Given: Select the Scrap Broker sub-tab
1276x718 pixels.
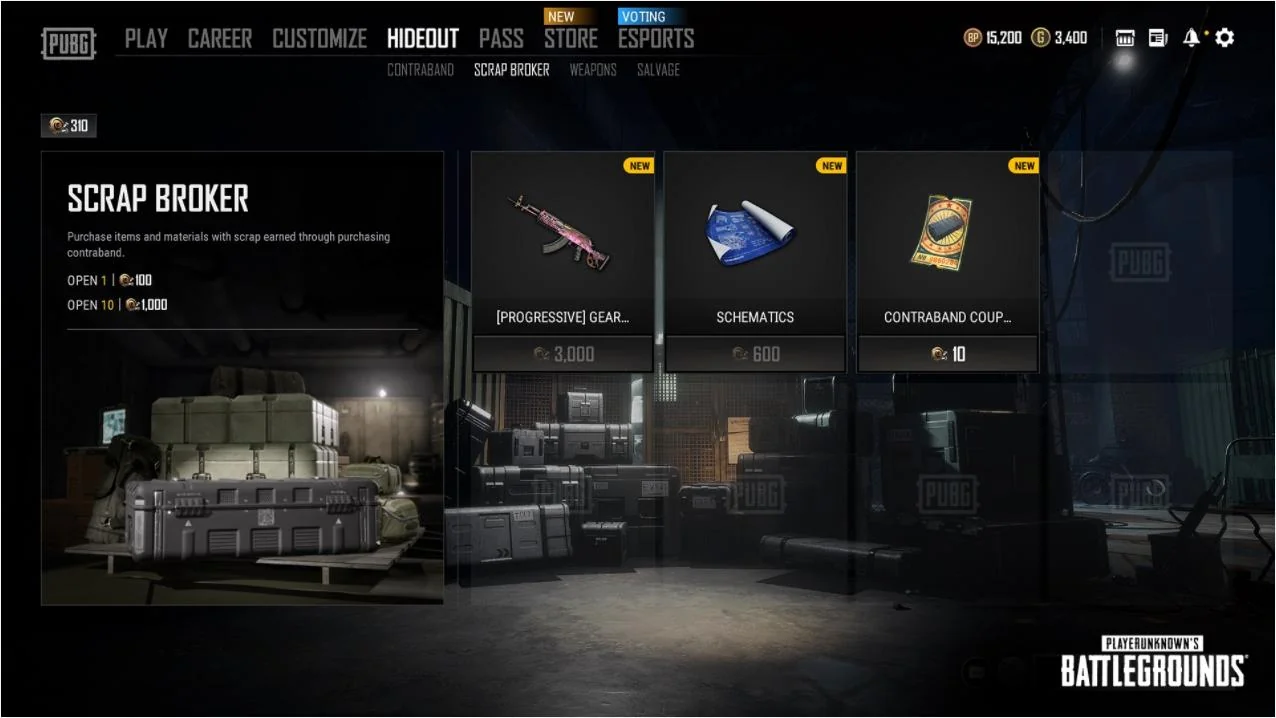Looking at the screenshot, I should pyautogui.click(x=511, y=70).
